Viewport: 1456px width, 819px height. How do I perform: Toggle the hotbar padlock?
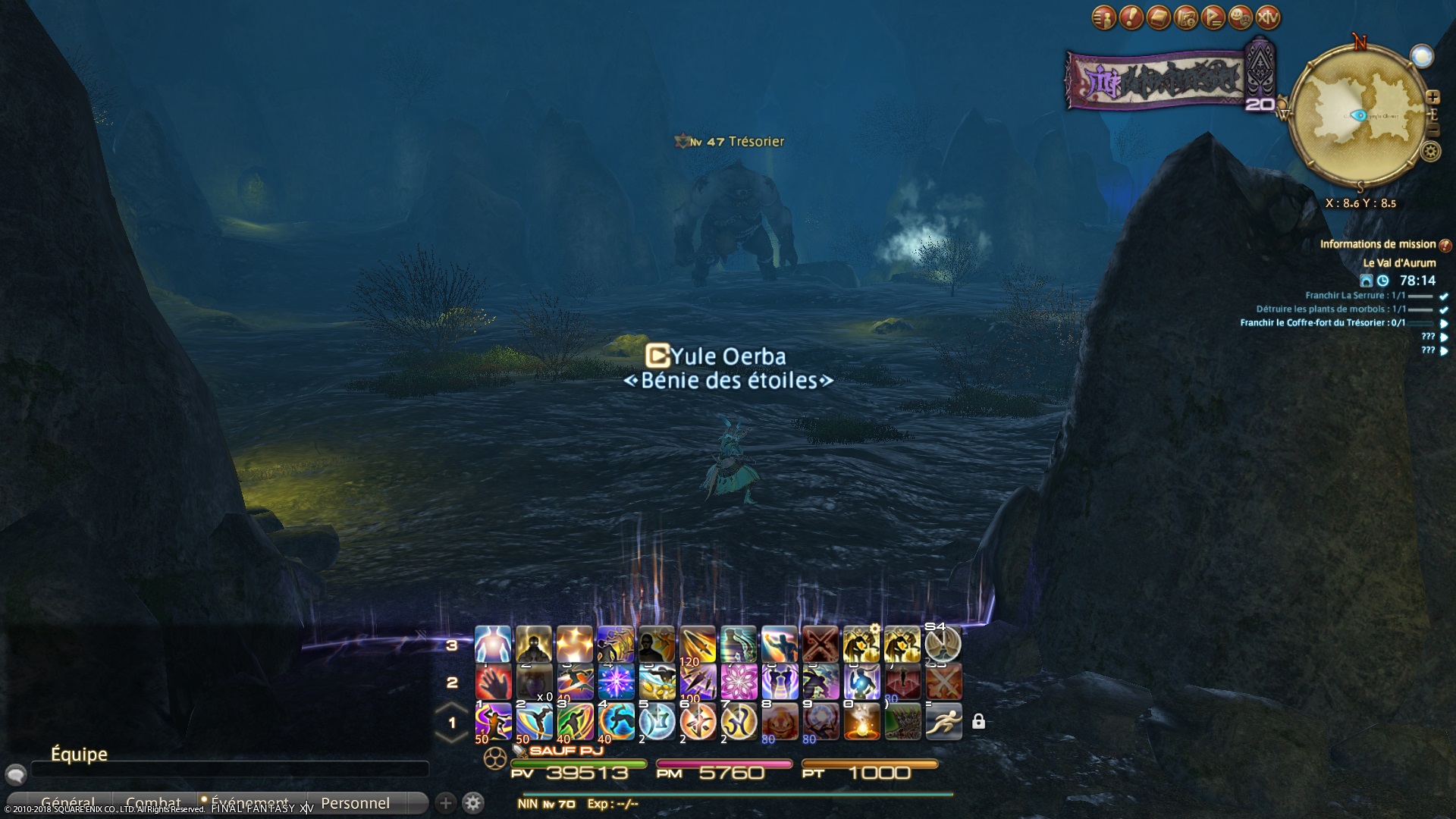(x=978, y=721)
